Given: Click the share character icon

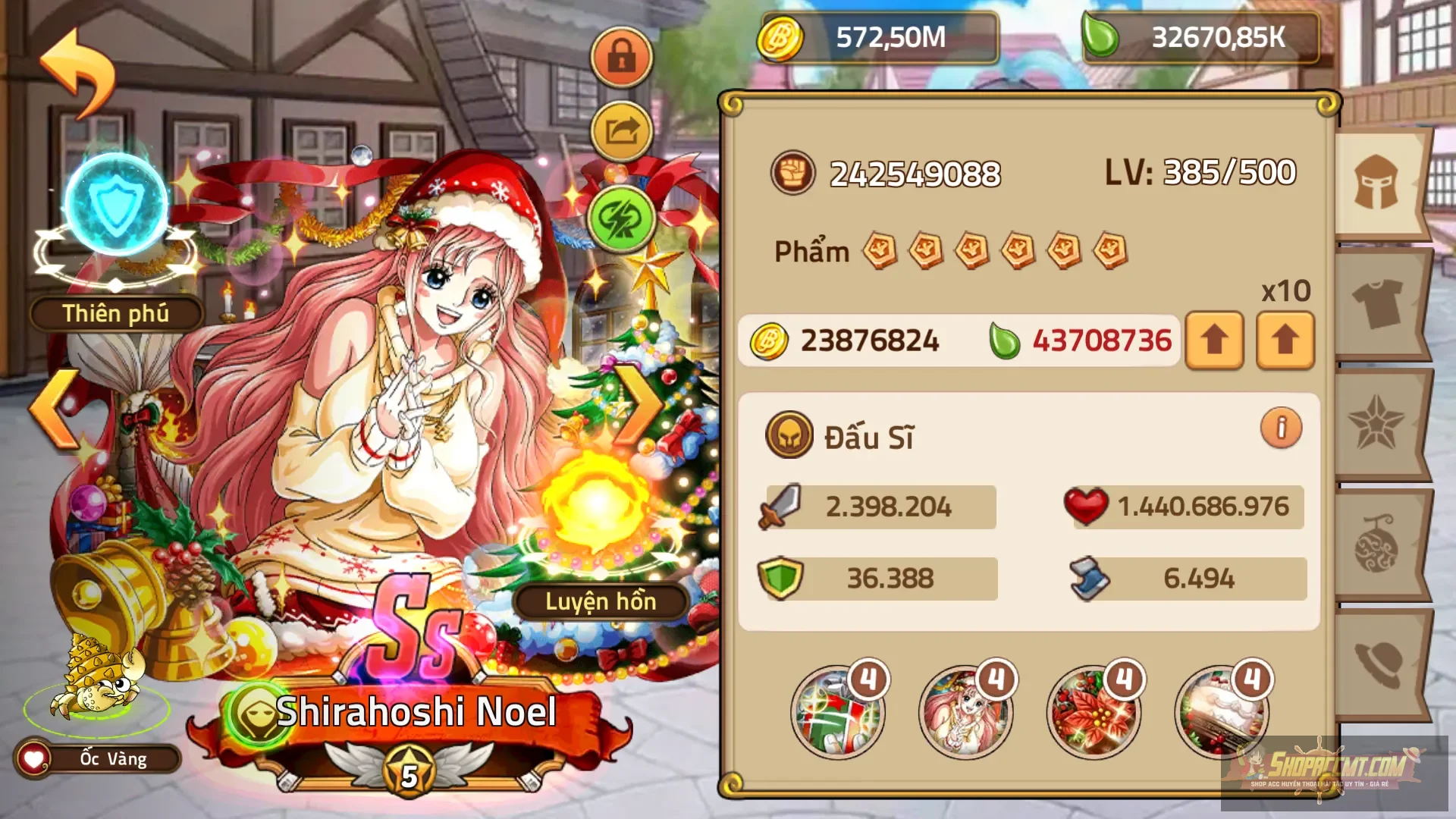Looking at the screenshot, I should point(621,129).
